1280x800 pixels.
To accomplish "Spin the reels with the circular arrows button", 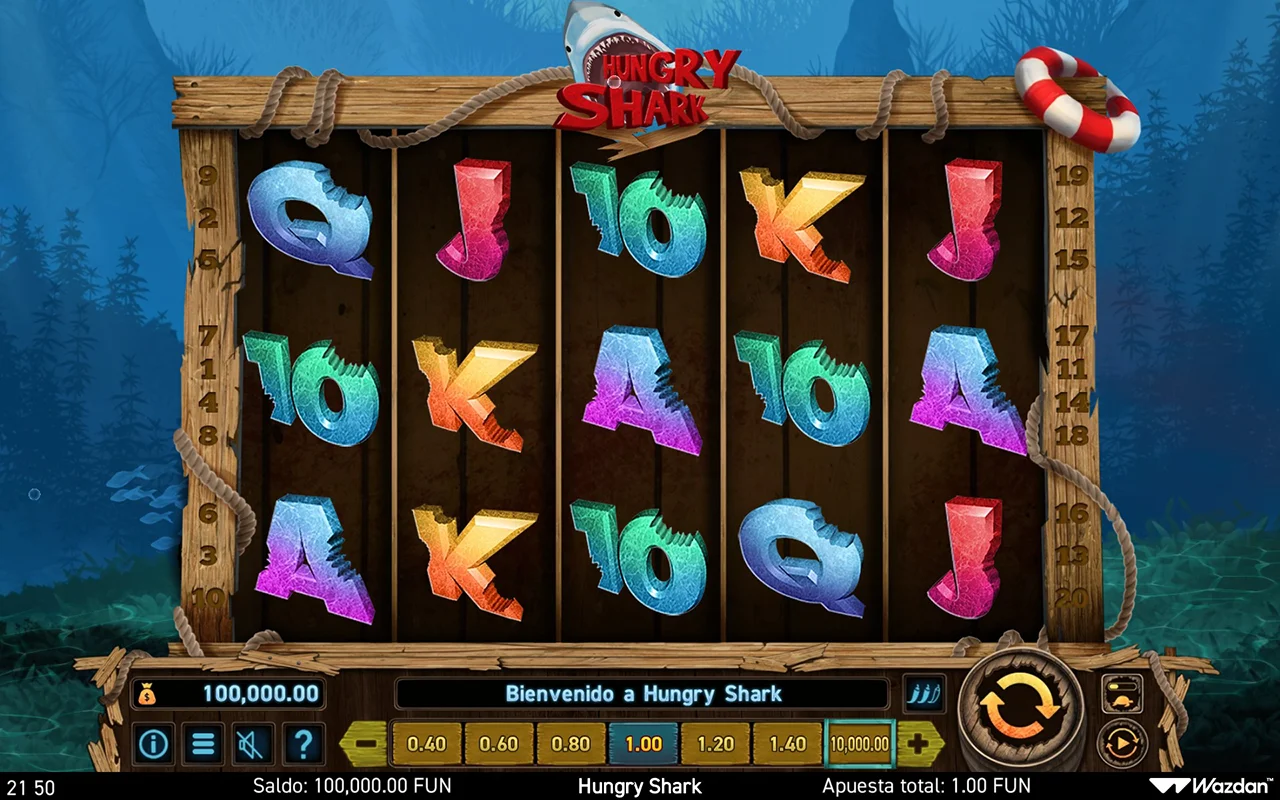I will pyautogui.click(x=1020, y=709).
